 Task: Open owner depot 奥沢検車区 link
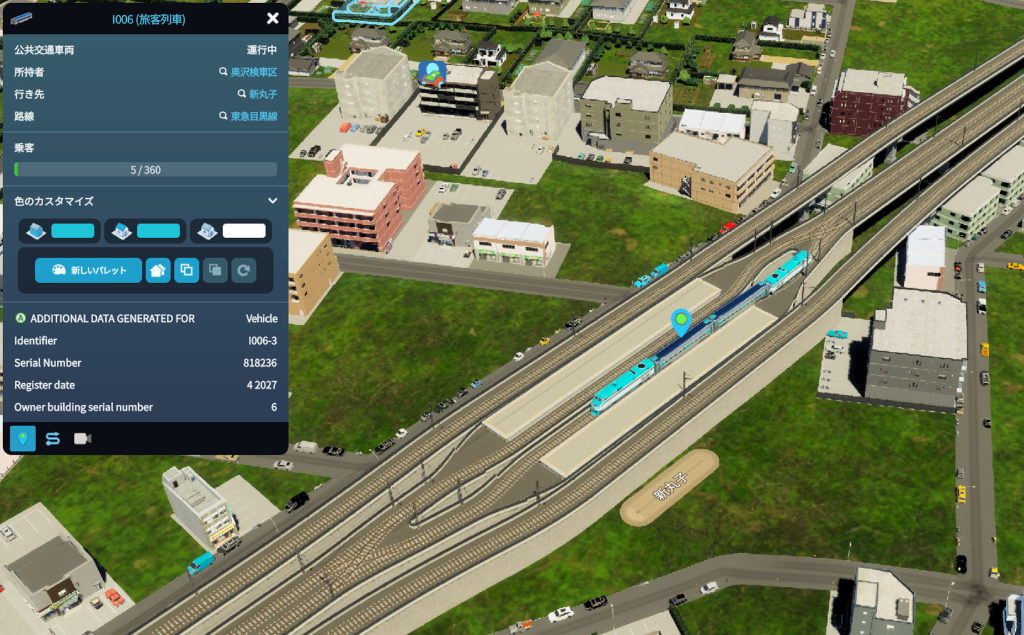pos(253,72)
